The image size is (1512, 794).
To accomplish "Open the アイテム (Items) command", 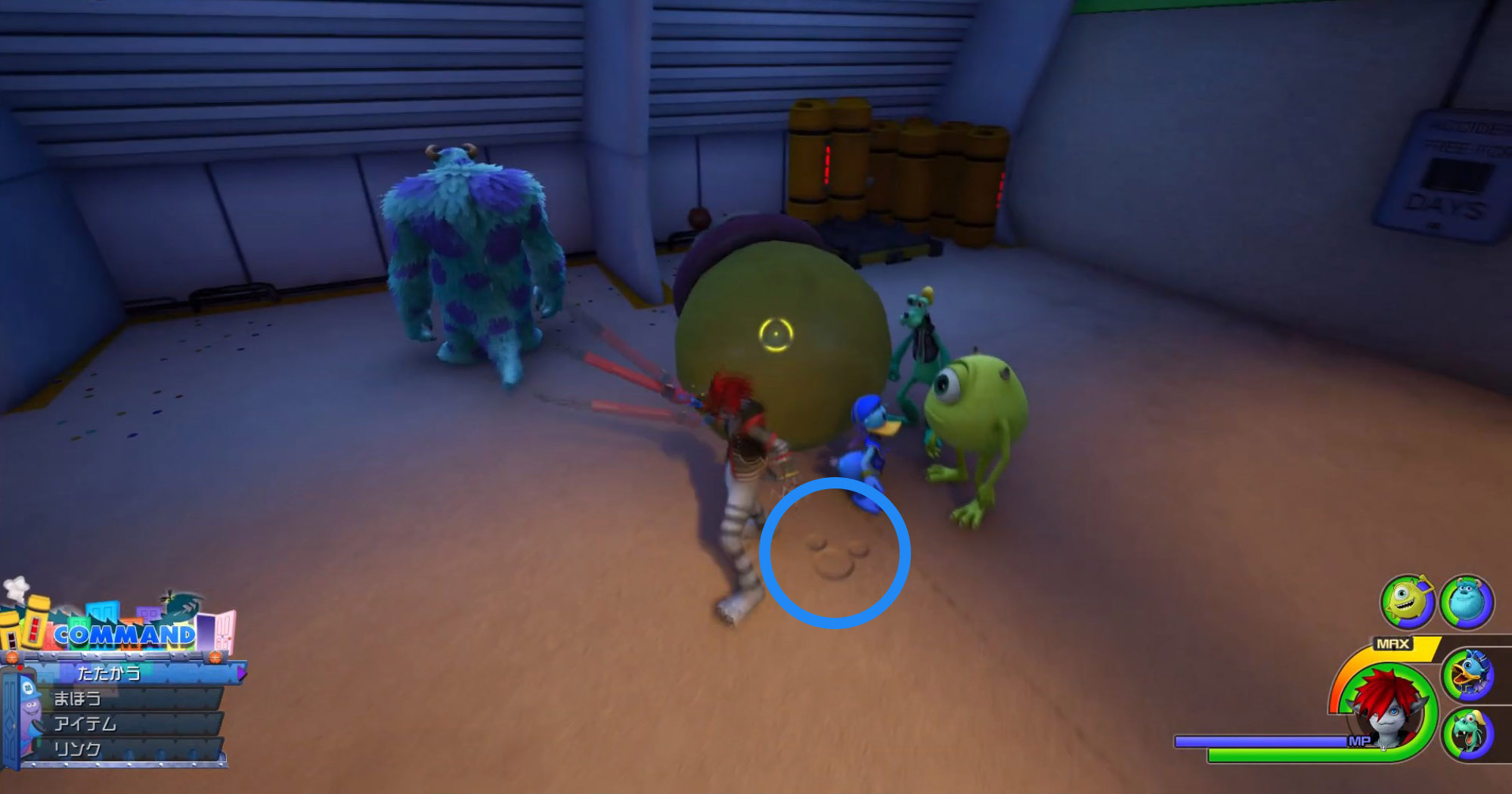I will click(x=83, y=724).
